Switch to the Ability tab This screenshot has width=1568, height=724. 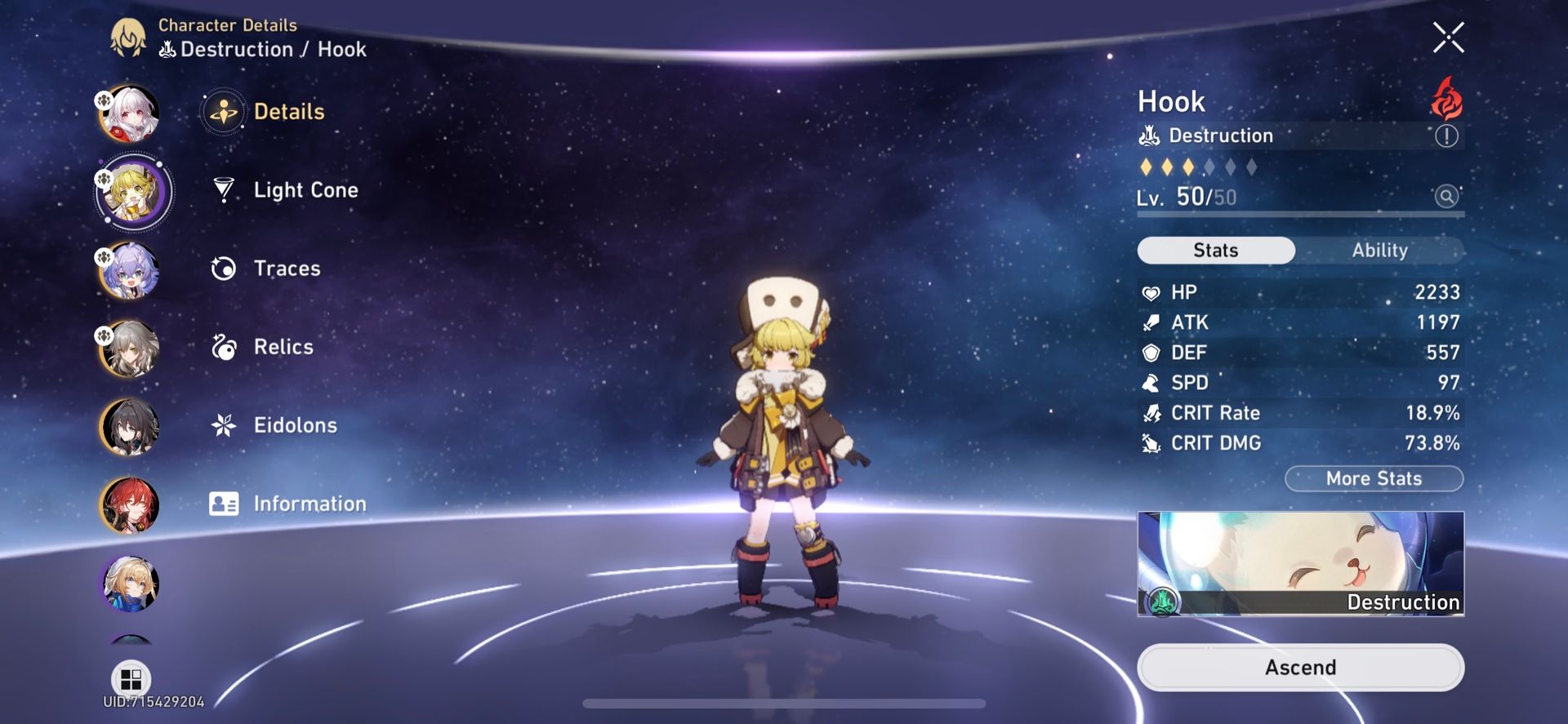click(1379, 250)
